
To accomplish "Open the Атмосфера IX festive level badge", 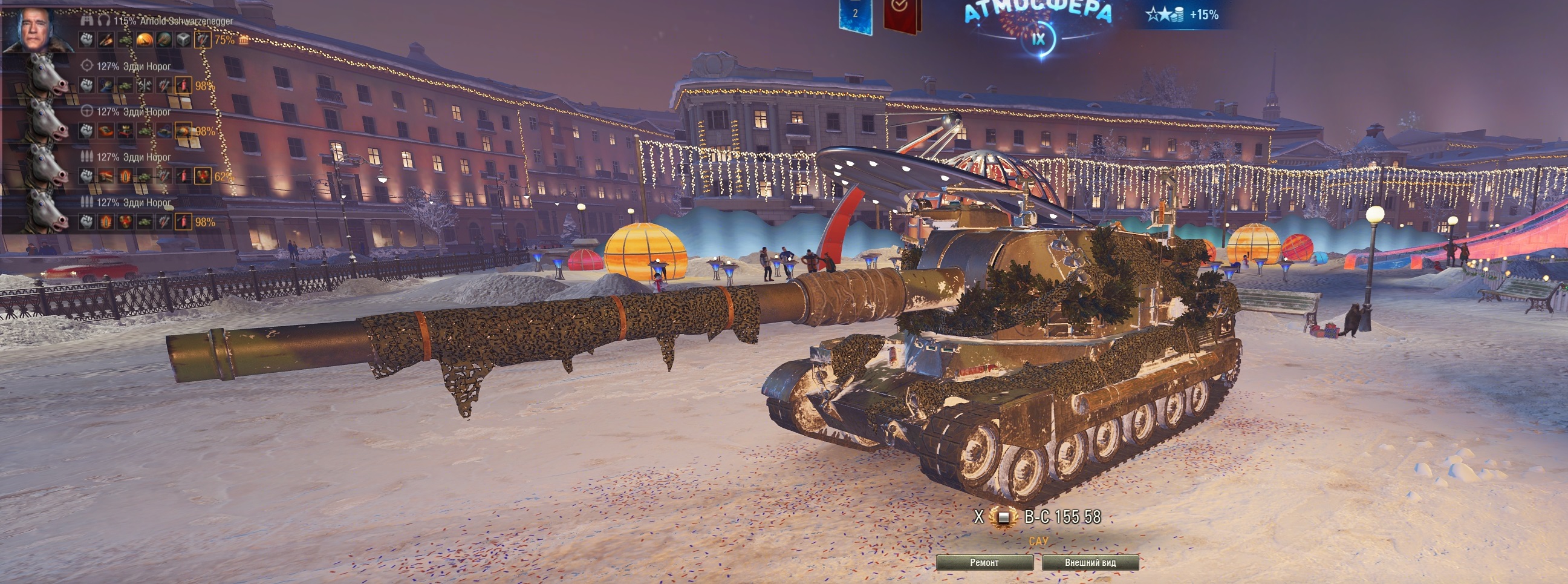I will coord(1038,27).
